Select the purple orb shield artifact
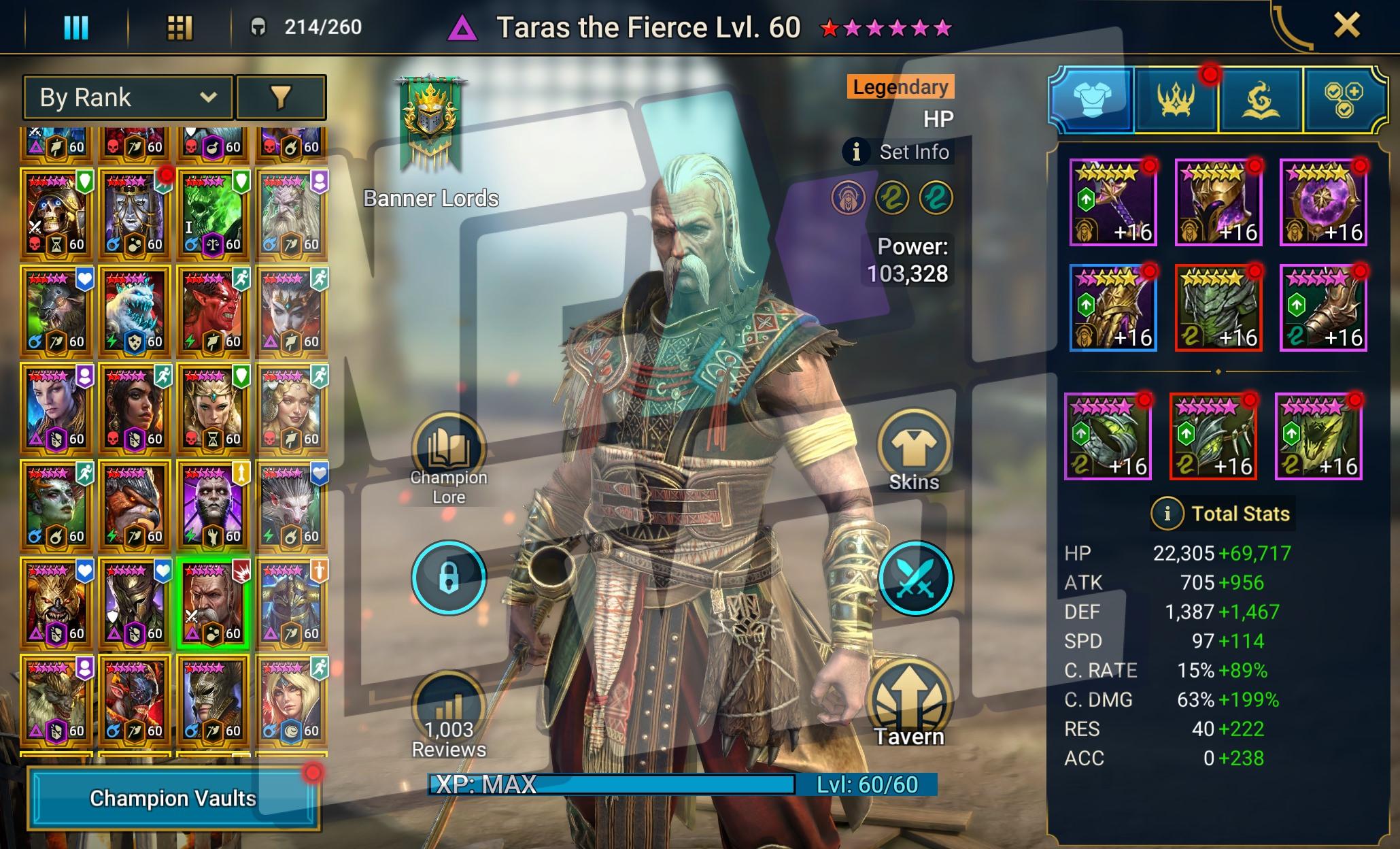 [x=1323, y=203]
